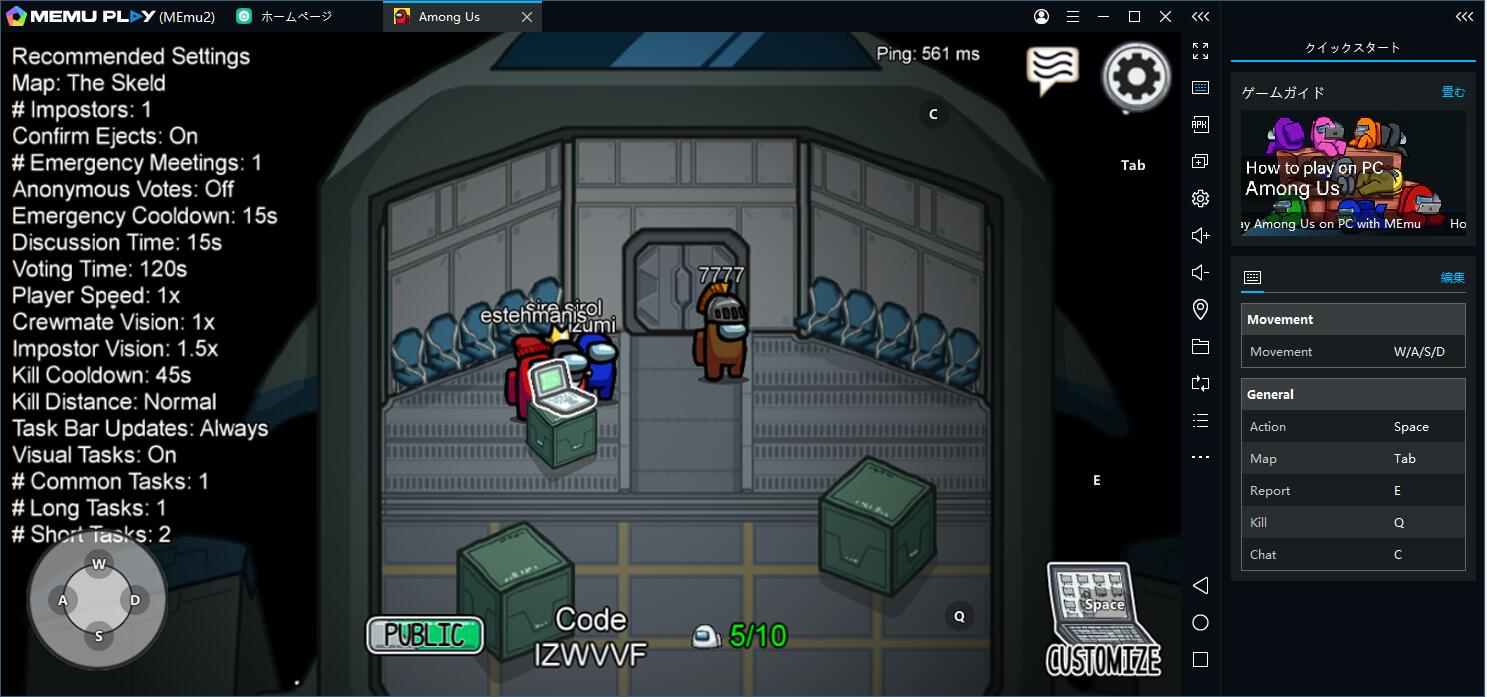Maximize the MEmu window
The height and width of the screenshot is (697, 1487).
click(1134, 17)
